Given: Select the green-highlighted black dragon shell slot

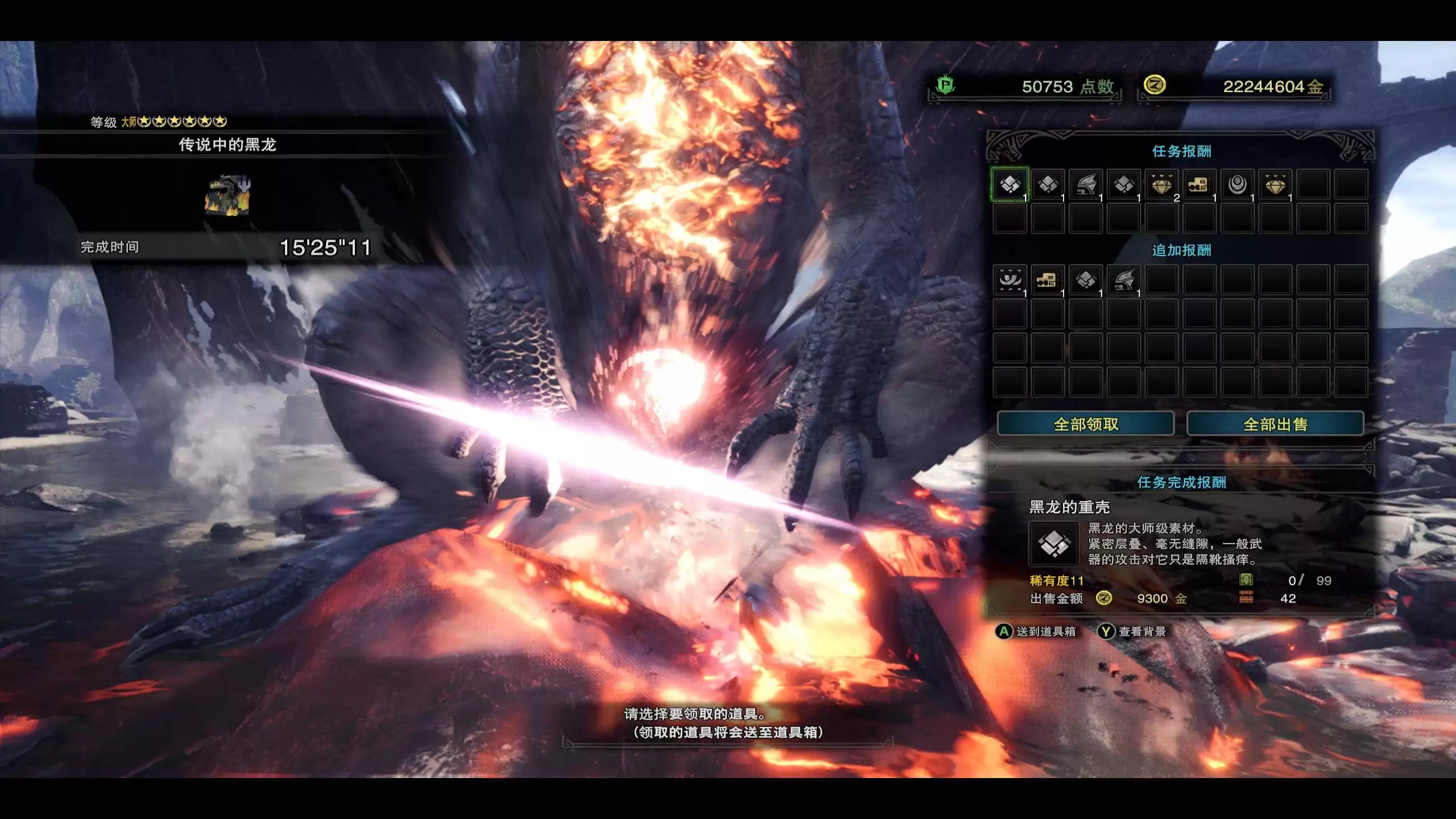Looking at the screenshot, I should (x=1010, y=185).
